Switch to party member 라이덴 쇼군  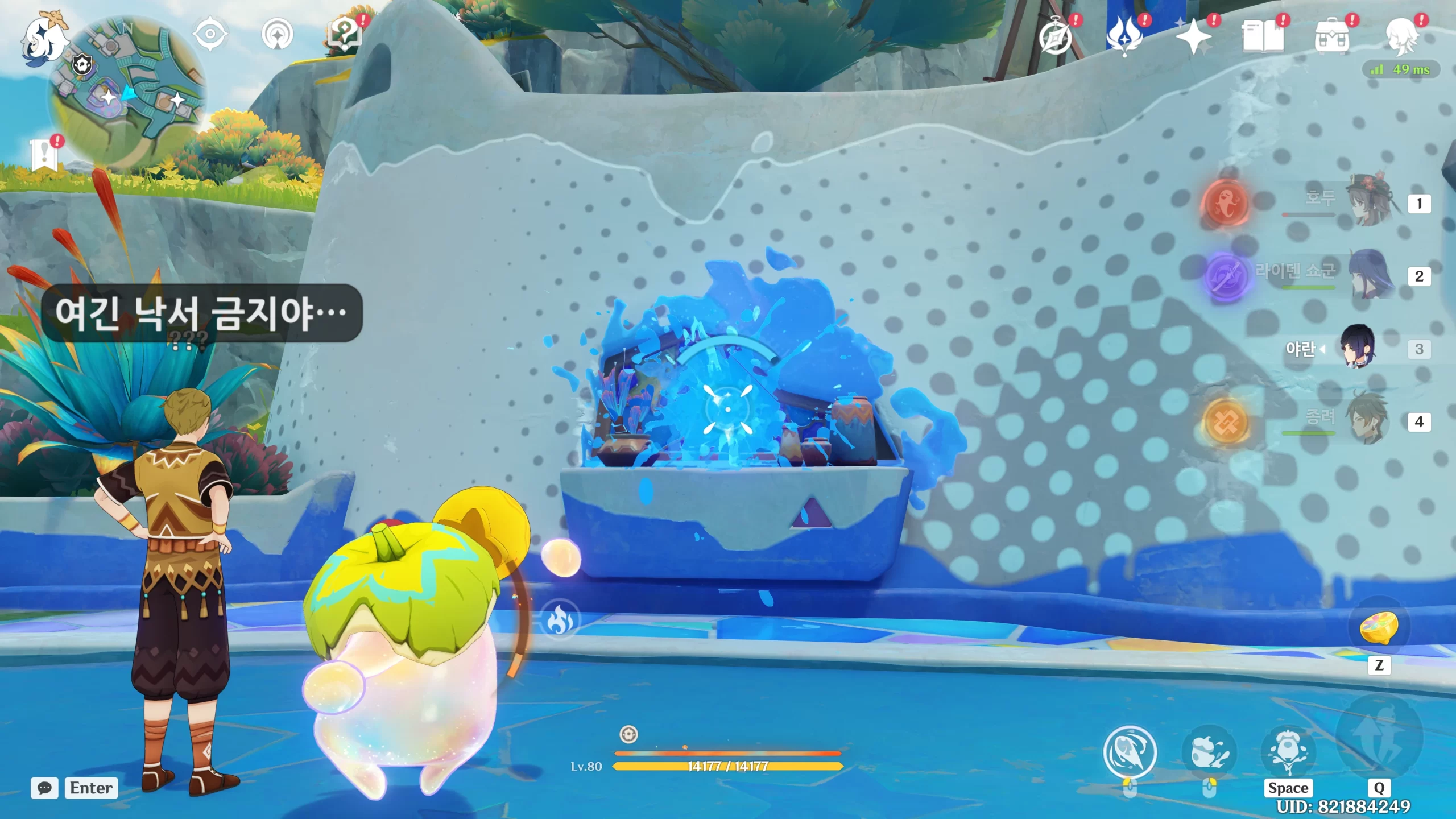coord(1371,275)
